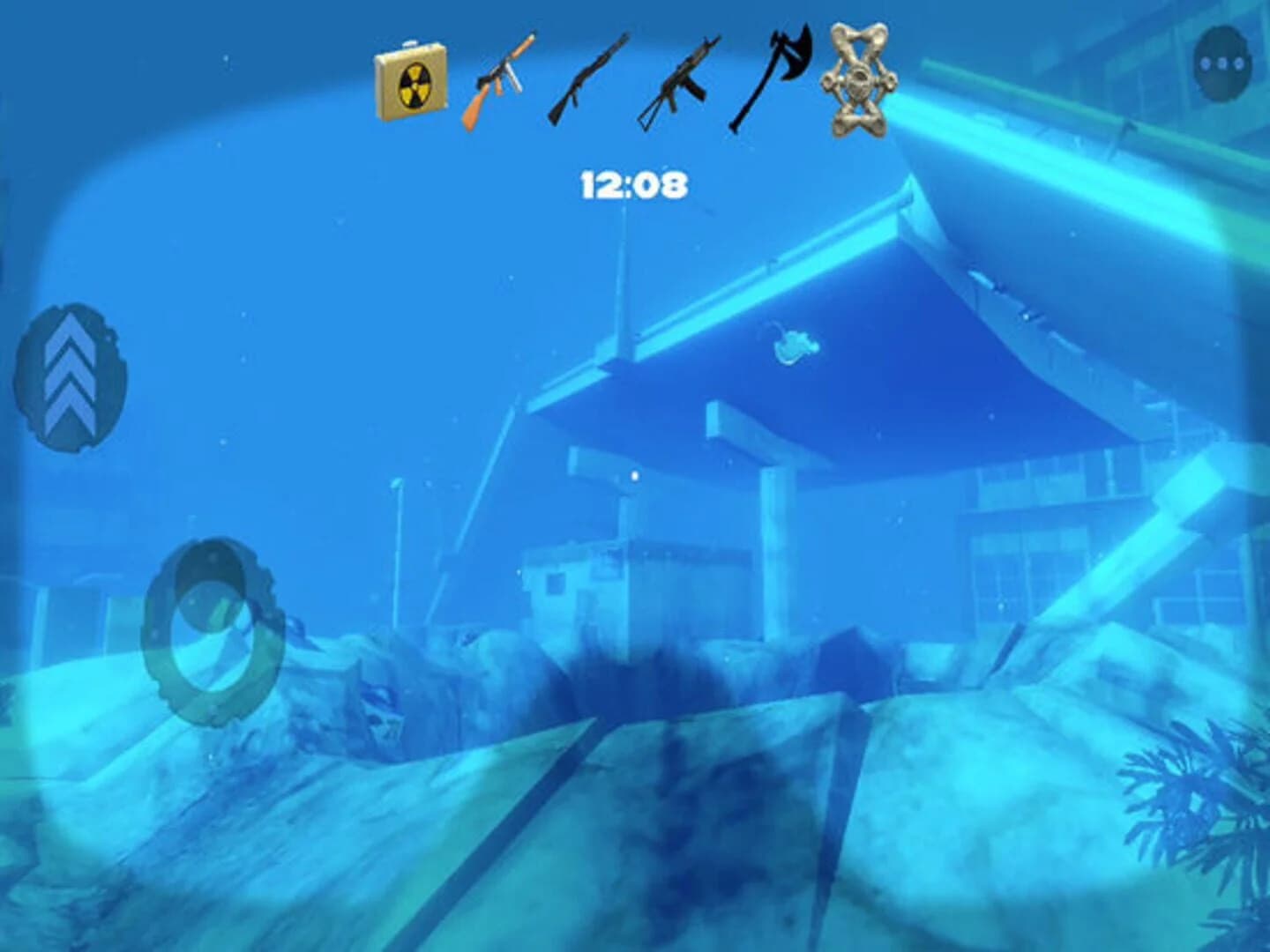Expand the three-dot menu in the corner
The height and width of the screenshot is (952, 1270).
point(1220,60)
